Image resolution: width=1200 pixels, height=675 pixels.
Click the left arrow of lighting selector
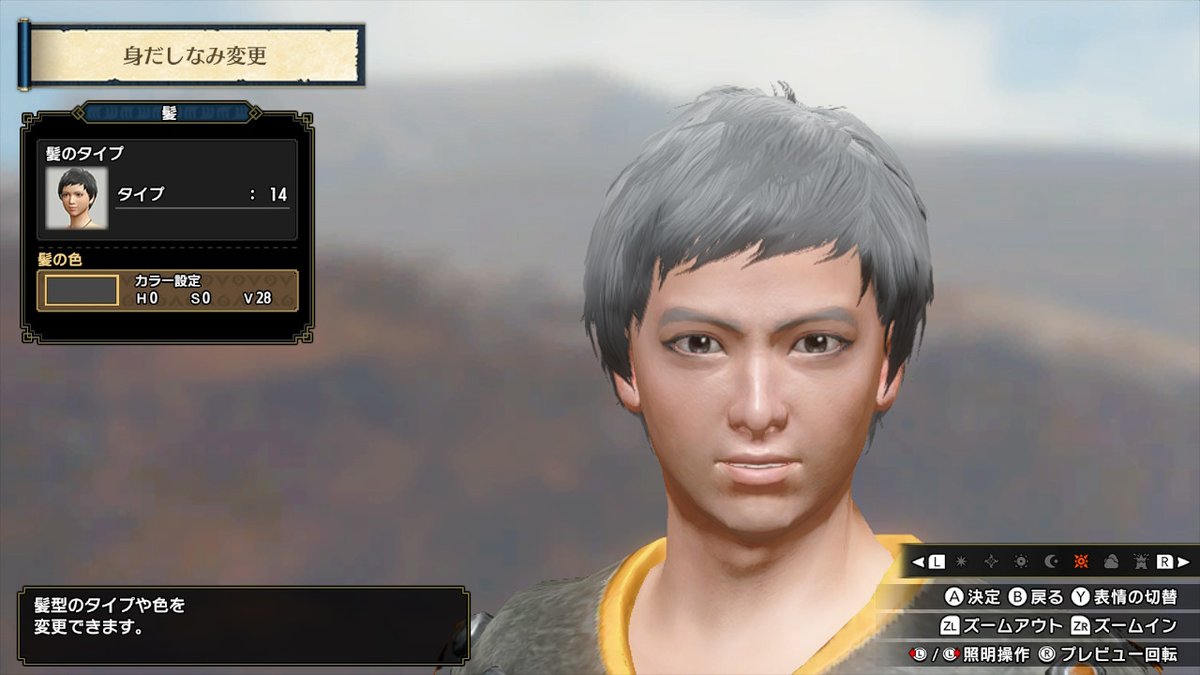click(918, 562)
